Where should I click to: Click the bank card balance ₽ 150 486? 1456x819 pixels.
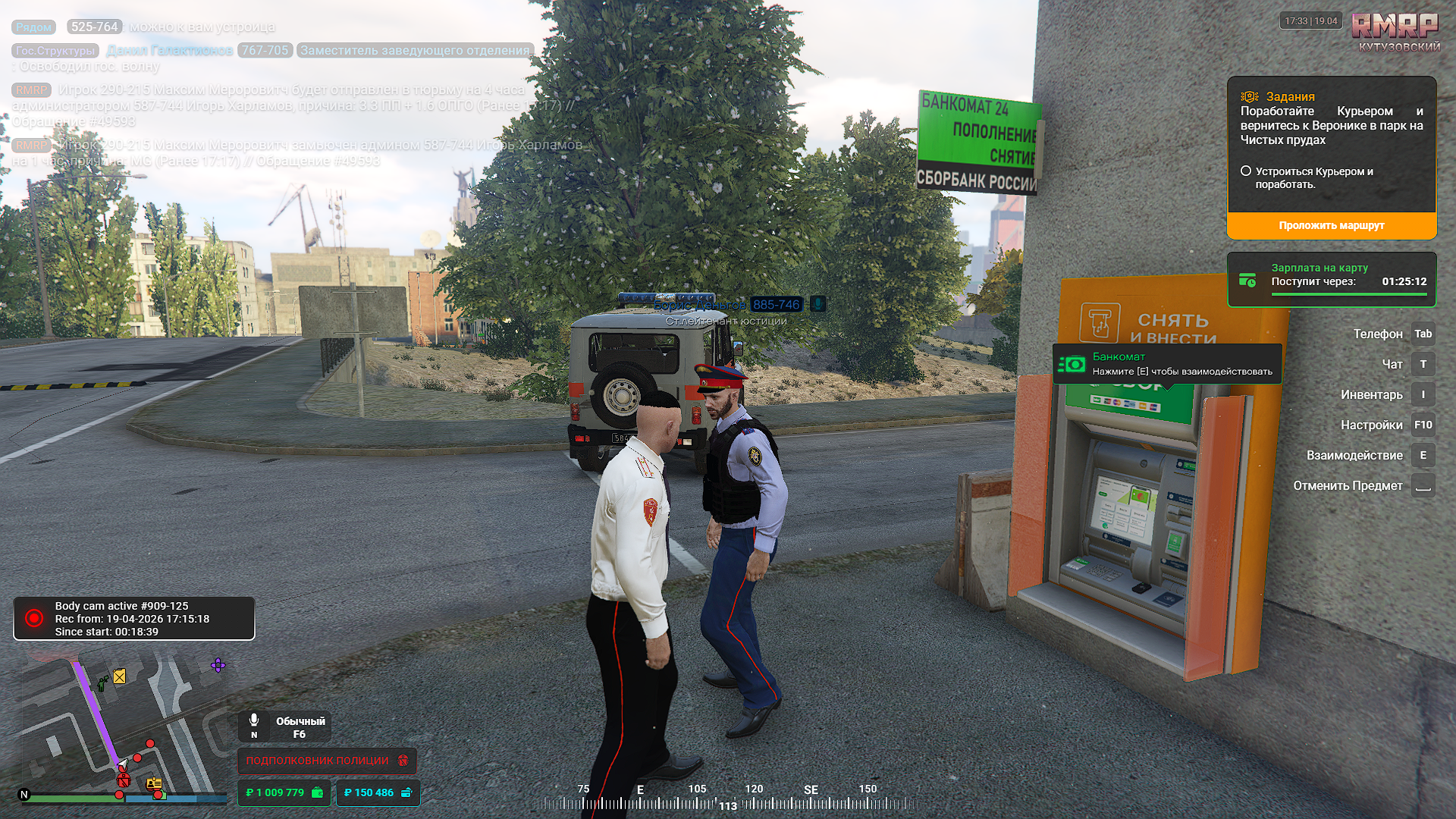378,792
